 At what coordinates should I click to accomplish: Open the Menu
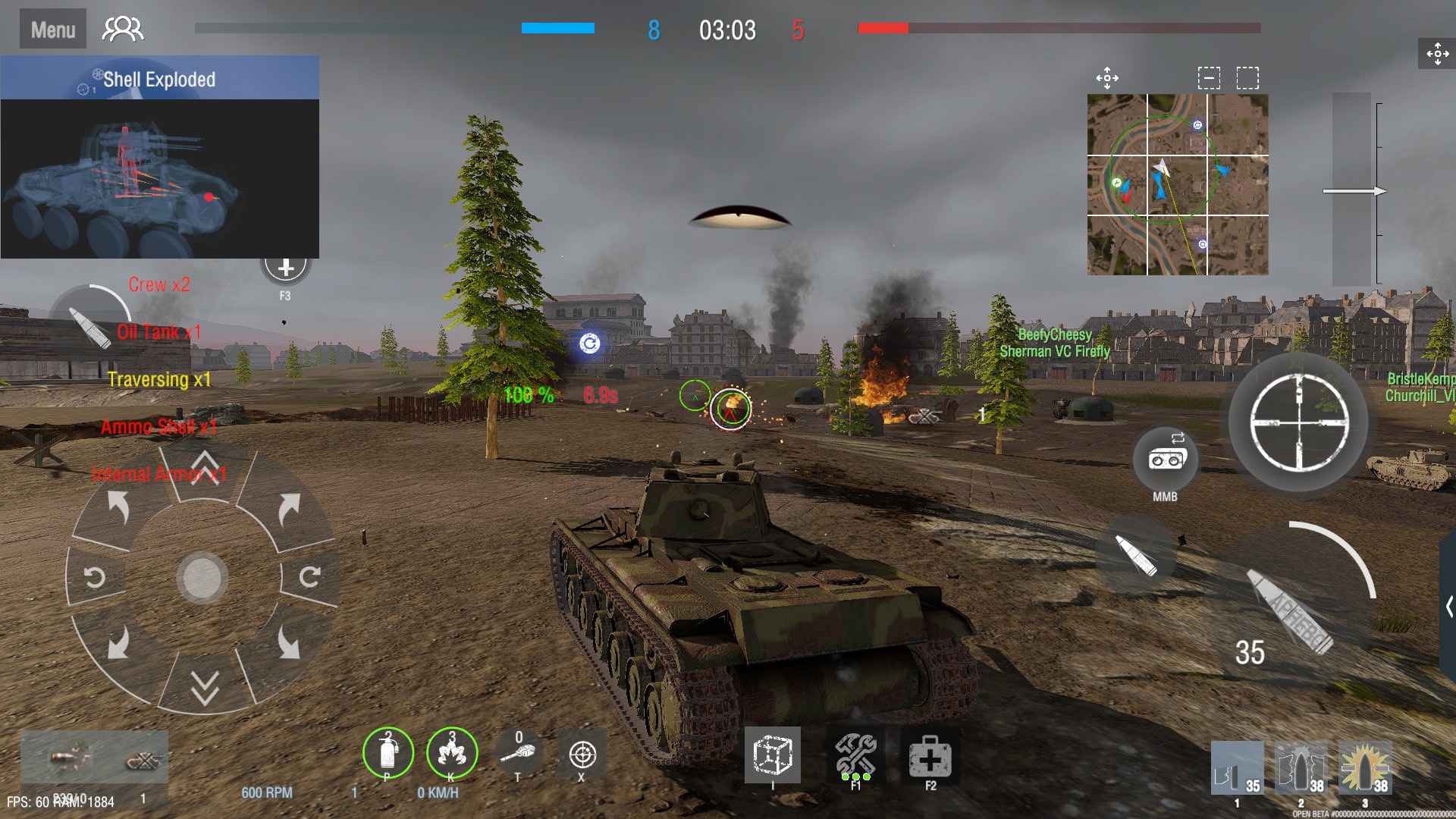coord(52,28)
